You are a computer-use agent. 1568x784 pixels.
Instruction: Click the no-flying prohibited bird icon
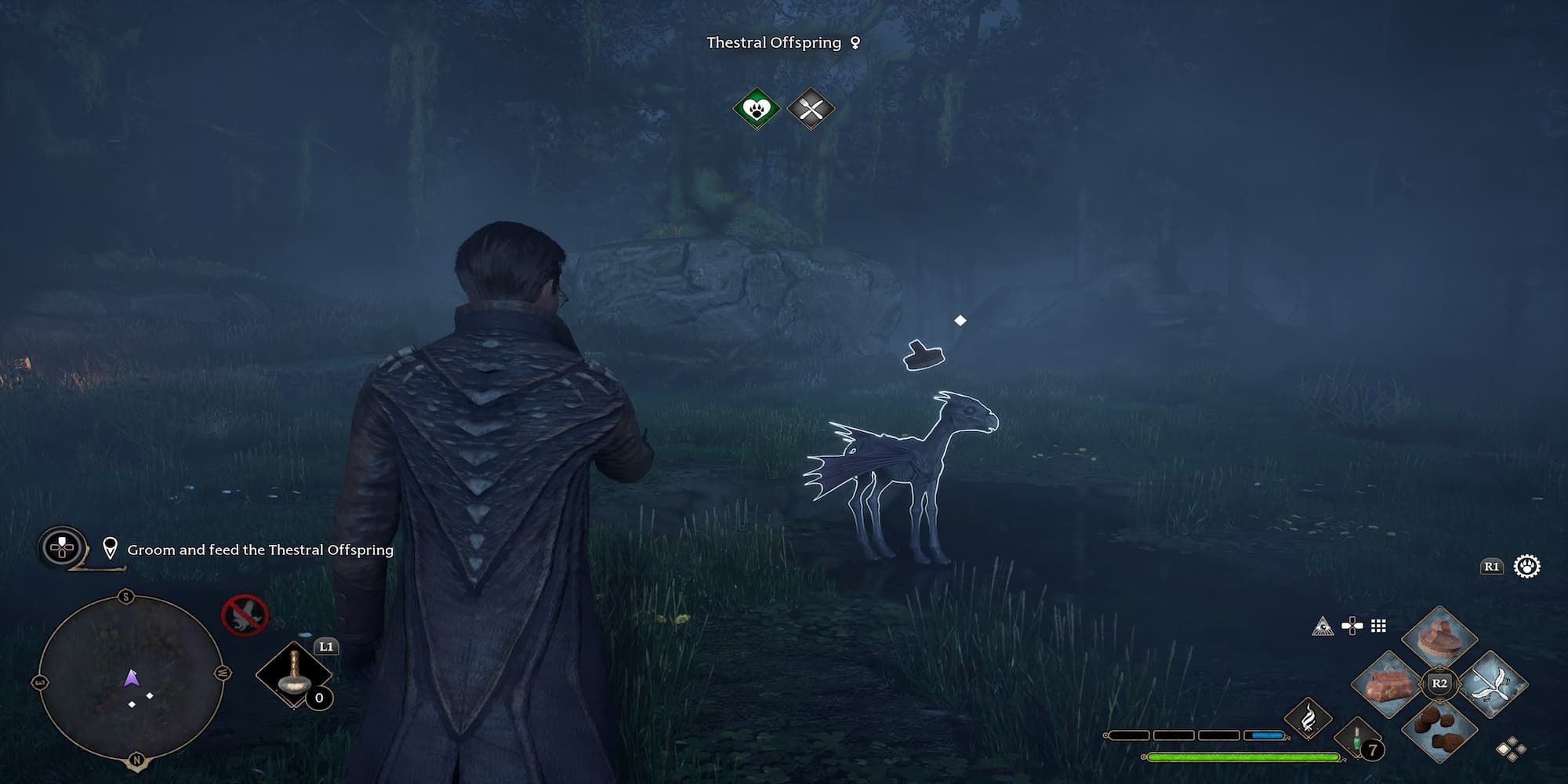(x=245, y=614)
